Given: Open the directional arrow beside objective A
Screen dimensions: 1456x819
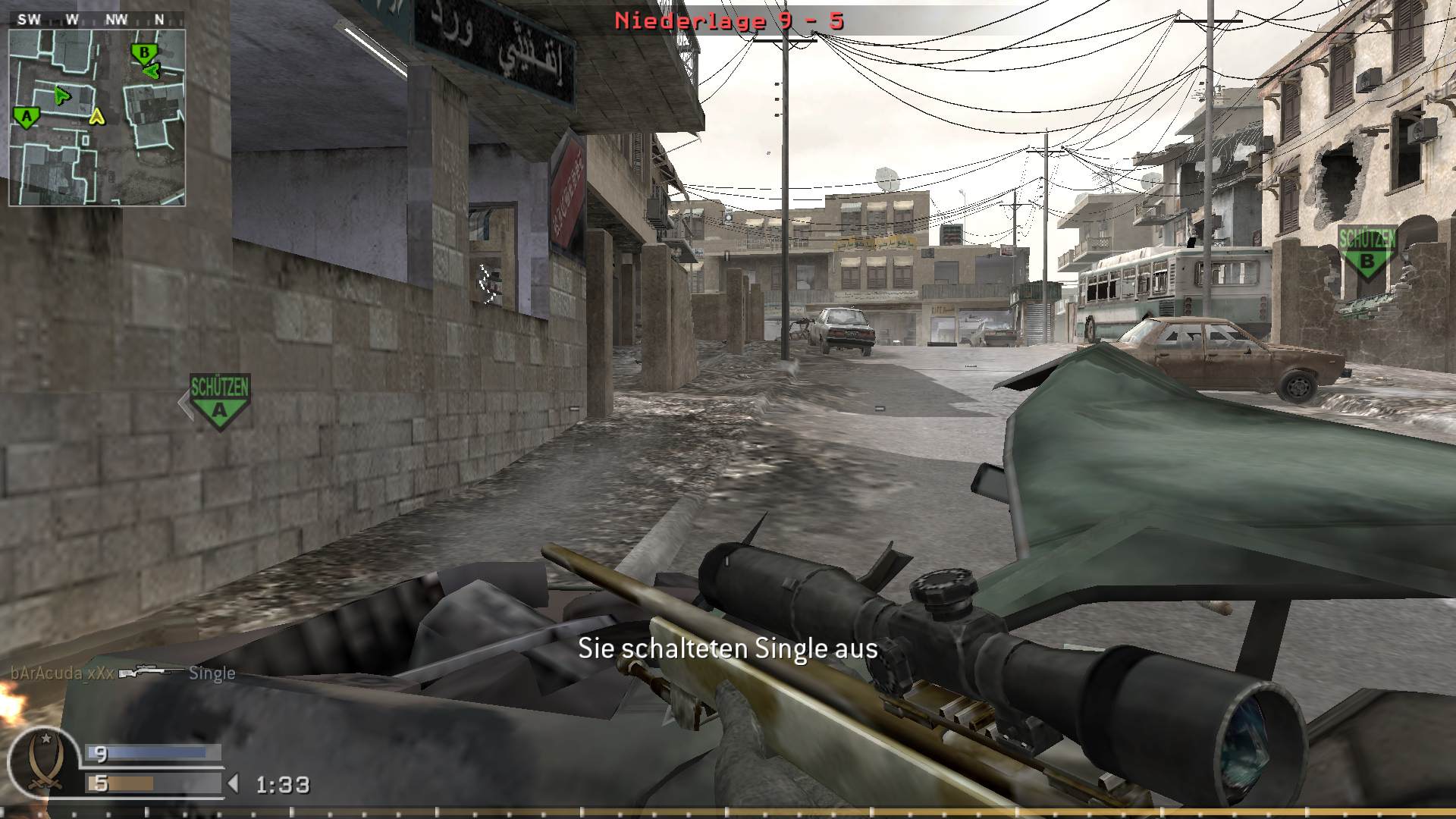Looking at the screenshot, I should (x=184, y=404).
